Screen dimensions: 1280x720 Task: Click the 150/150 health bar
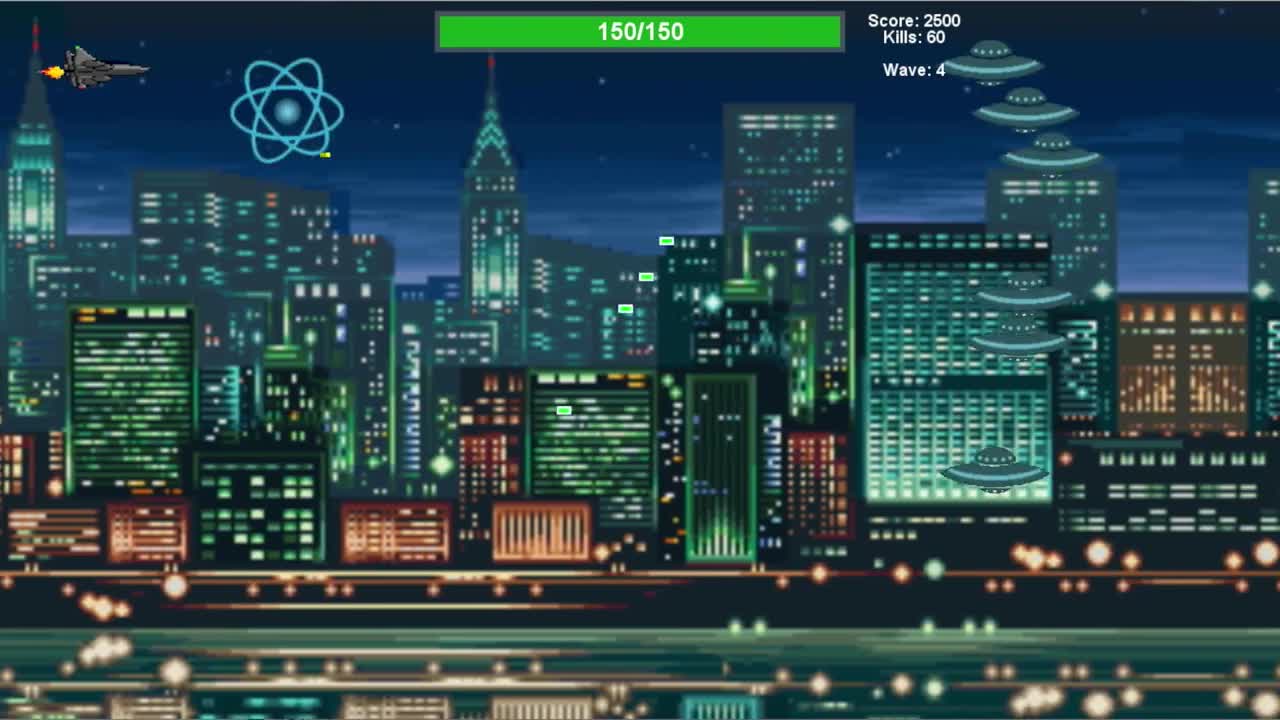[638, 31]
